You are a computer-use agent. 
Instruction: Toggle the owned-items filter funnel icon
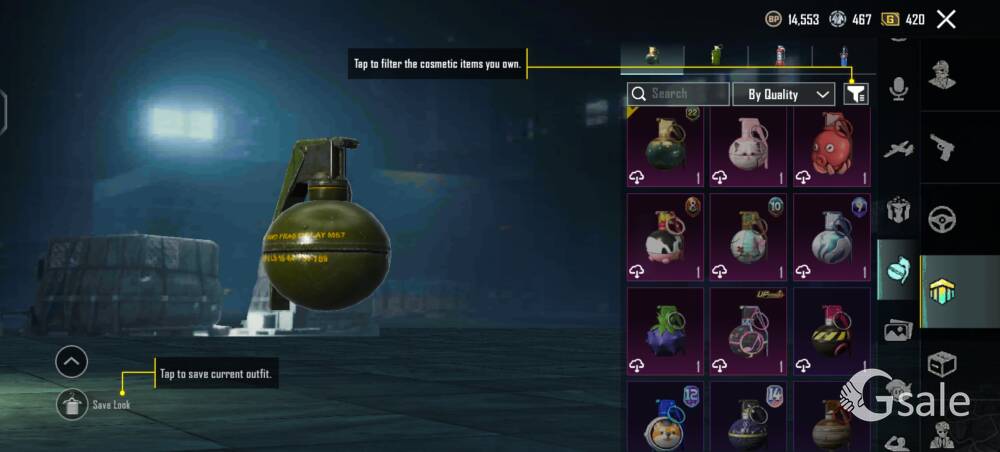pos(856,94)
